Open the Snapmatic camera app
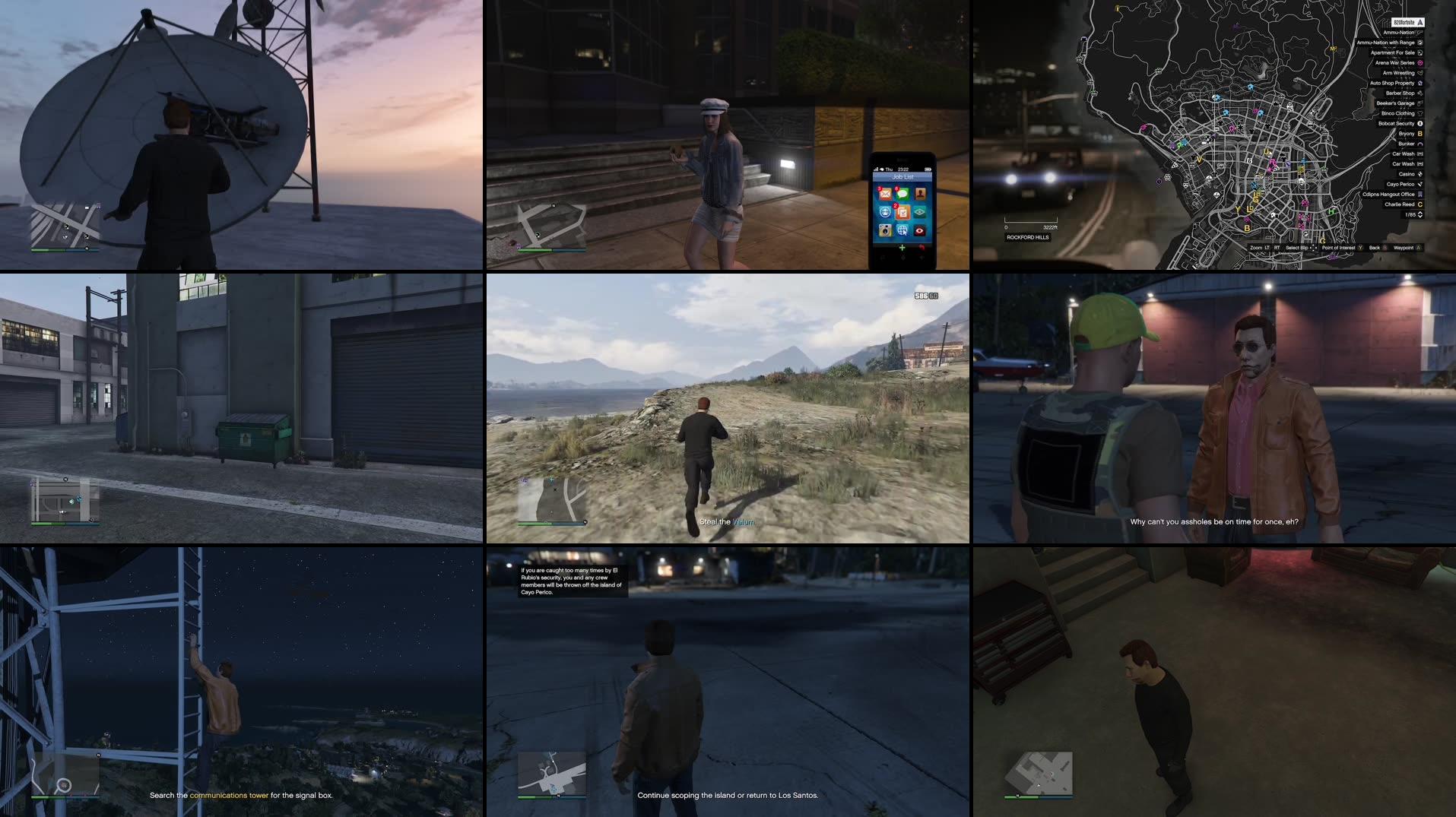 pos(885,230)
